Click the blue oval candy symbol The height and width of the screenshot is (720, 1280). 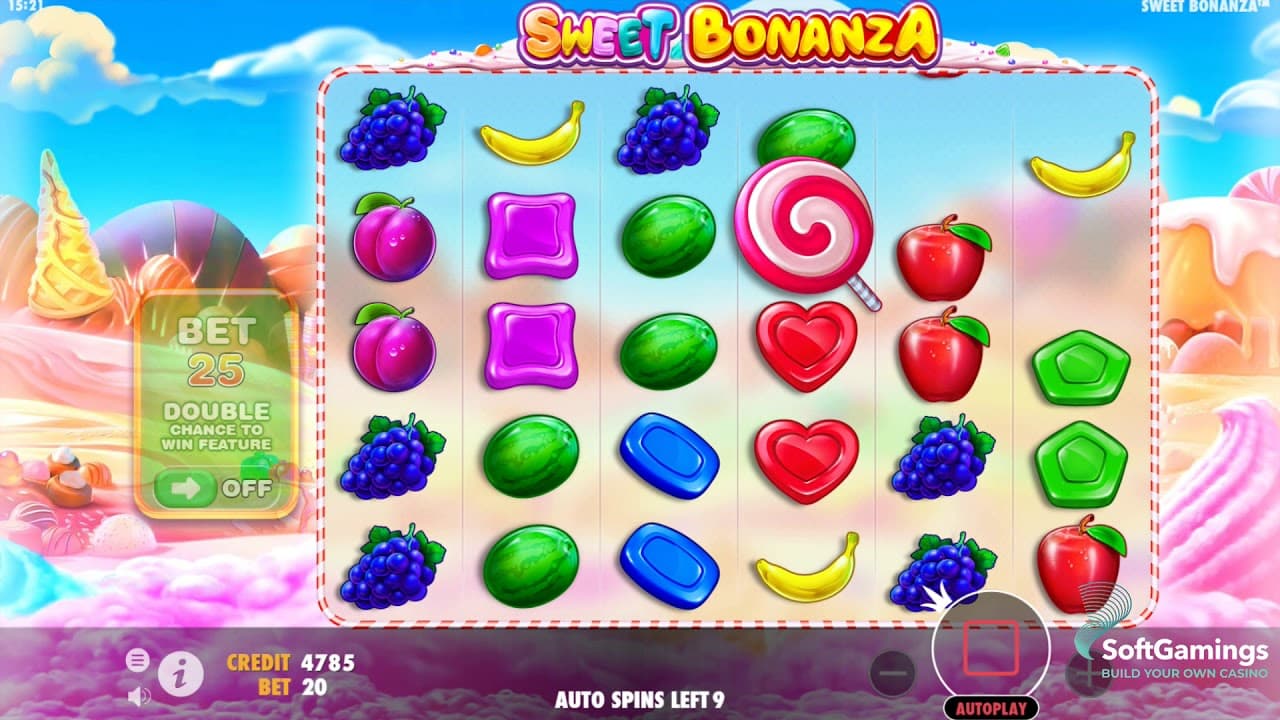tap(668, 455)
